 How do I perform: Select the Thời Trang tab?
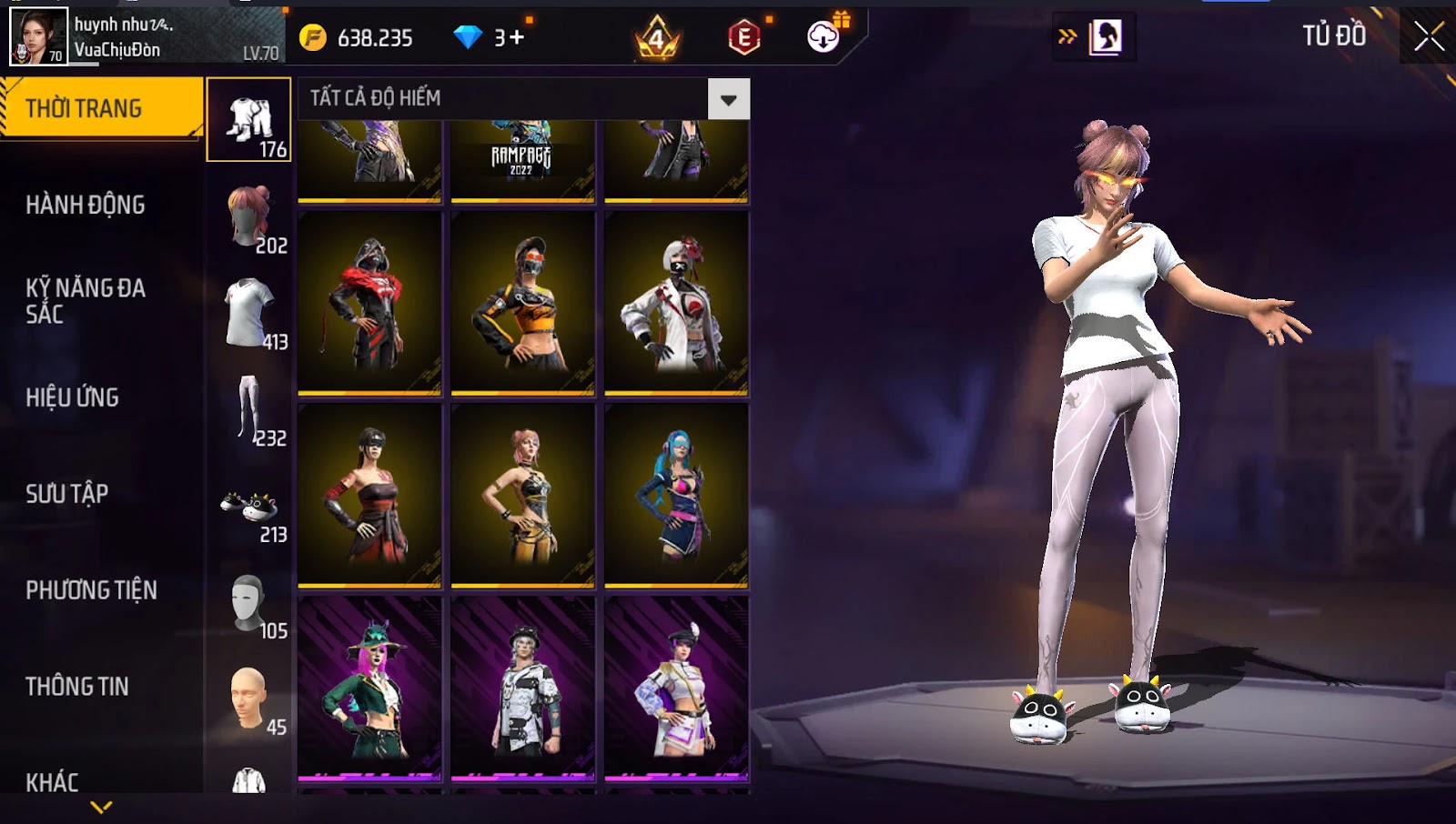100,108
